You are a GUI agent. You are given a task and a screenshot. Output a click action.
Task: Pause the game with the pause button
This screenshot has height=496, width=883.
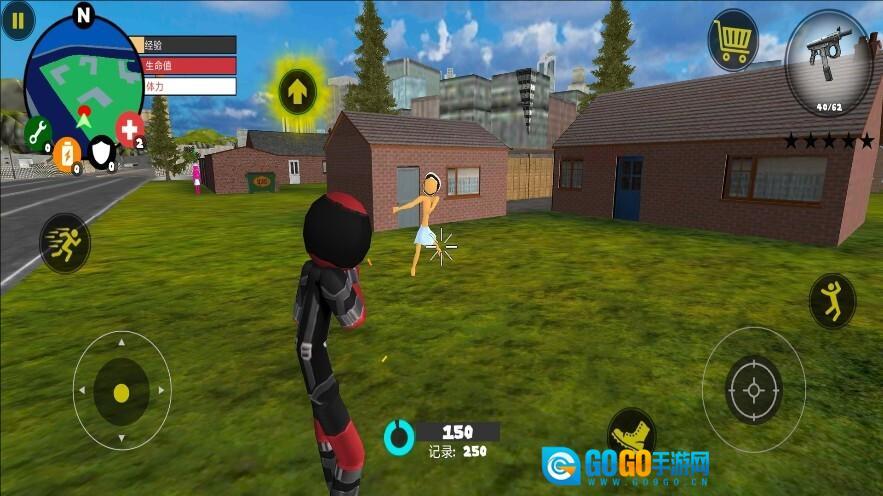tap(17, 21)
